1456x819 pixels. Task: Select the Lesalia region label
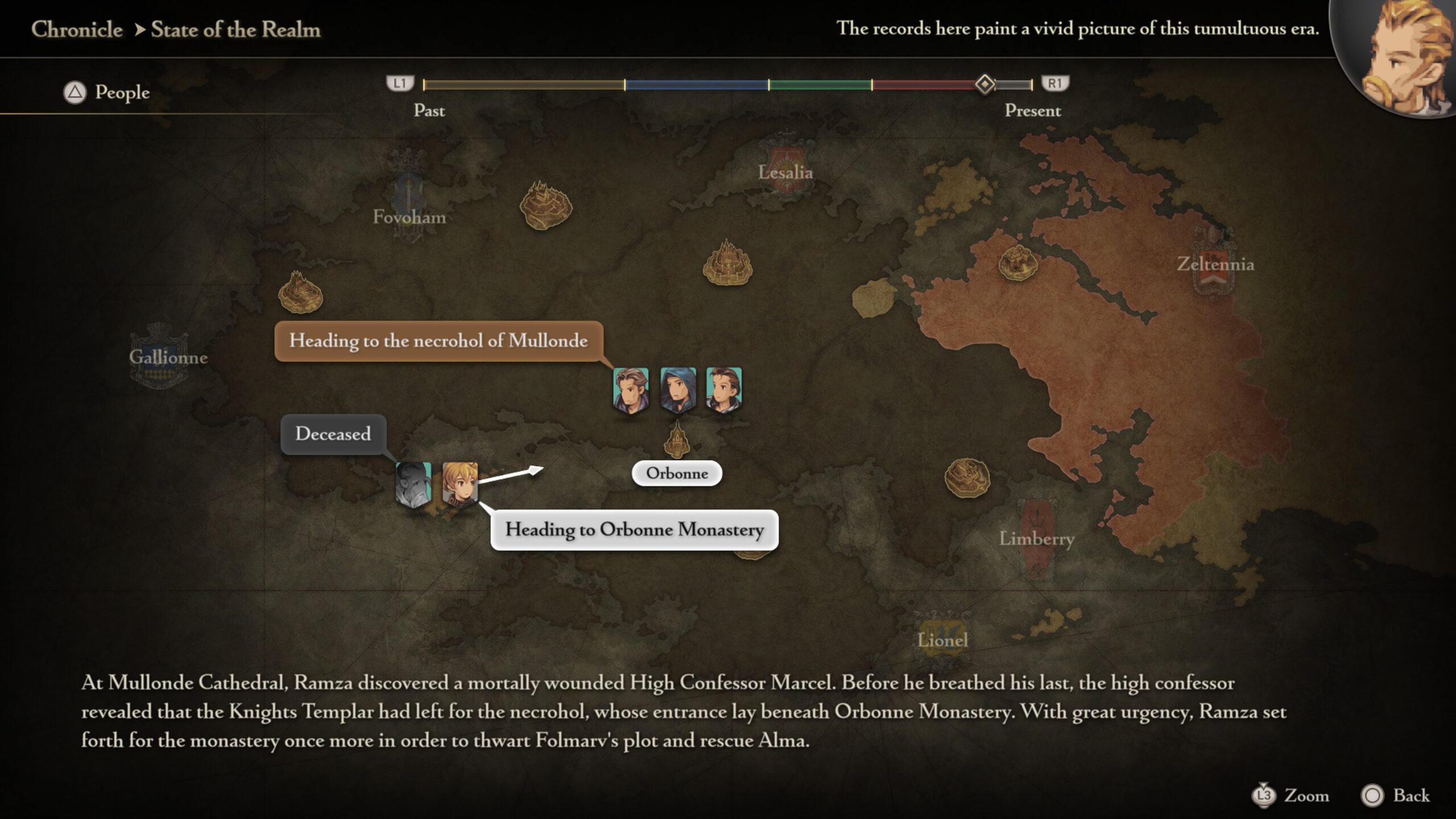[785, 172]
